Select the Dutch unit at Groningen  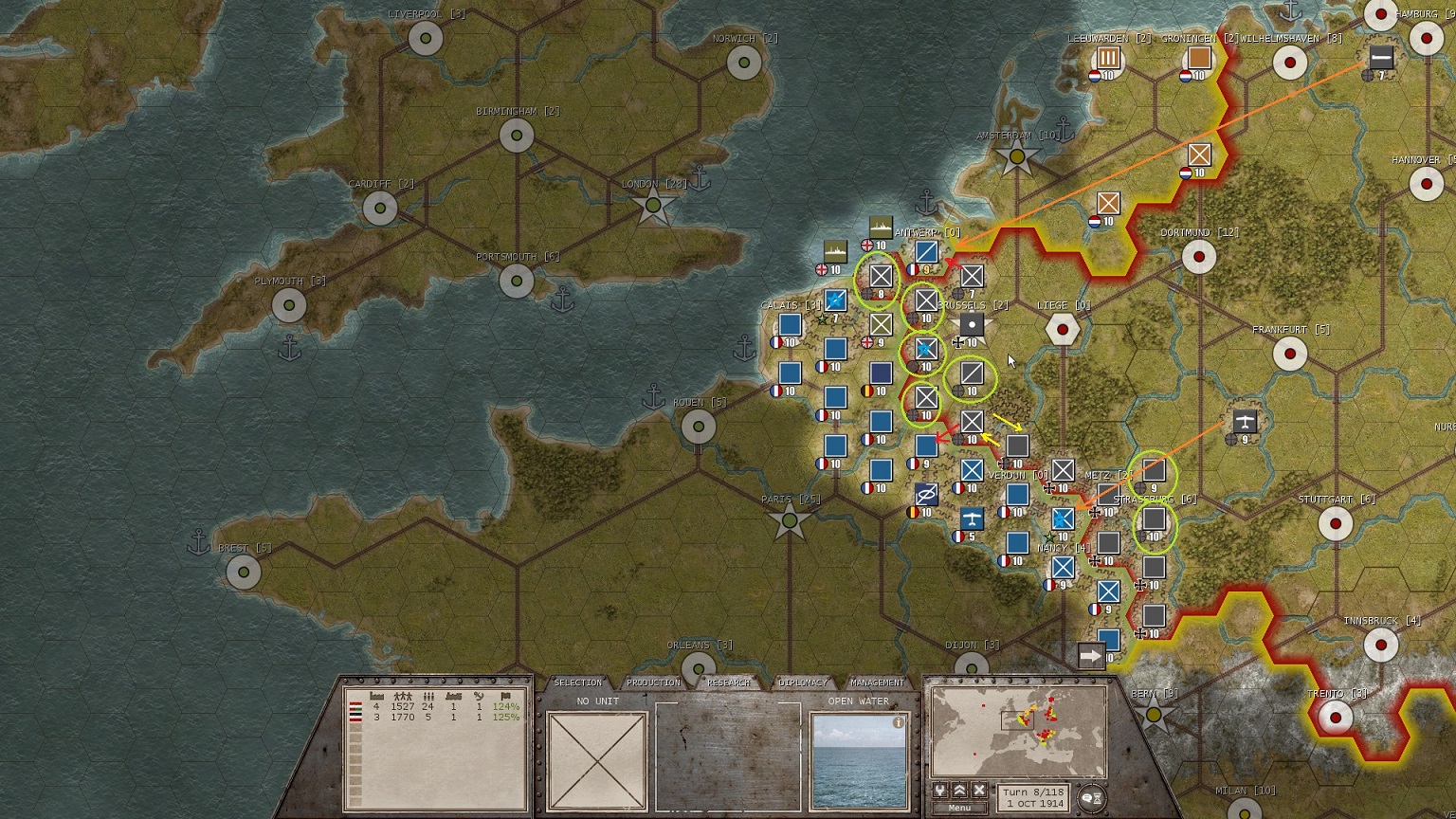pyautogui.click(x=1199, y=59)
